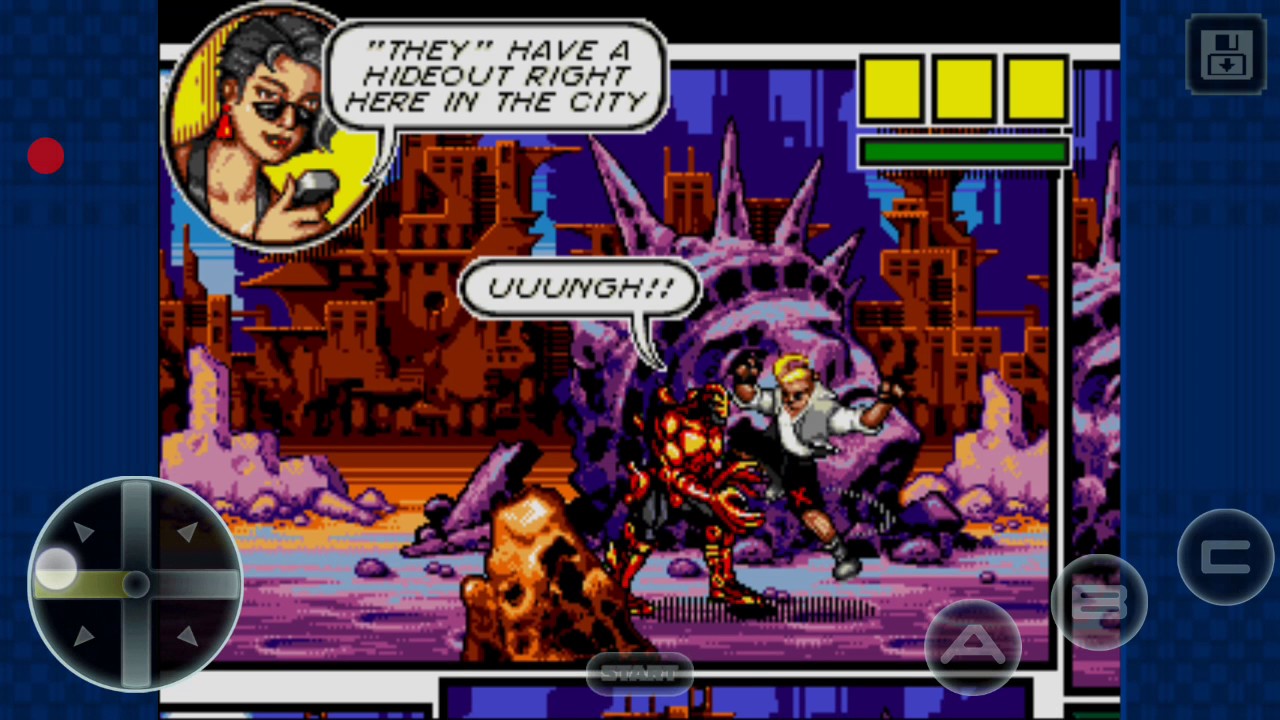This screenshot has width=1280, height=720.
Task: Tap the C action button
Action: pyautogui.click(x=1225, y=557)
